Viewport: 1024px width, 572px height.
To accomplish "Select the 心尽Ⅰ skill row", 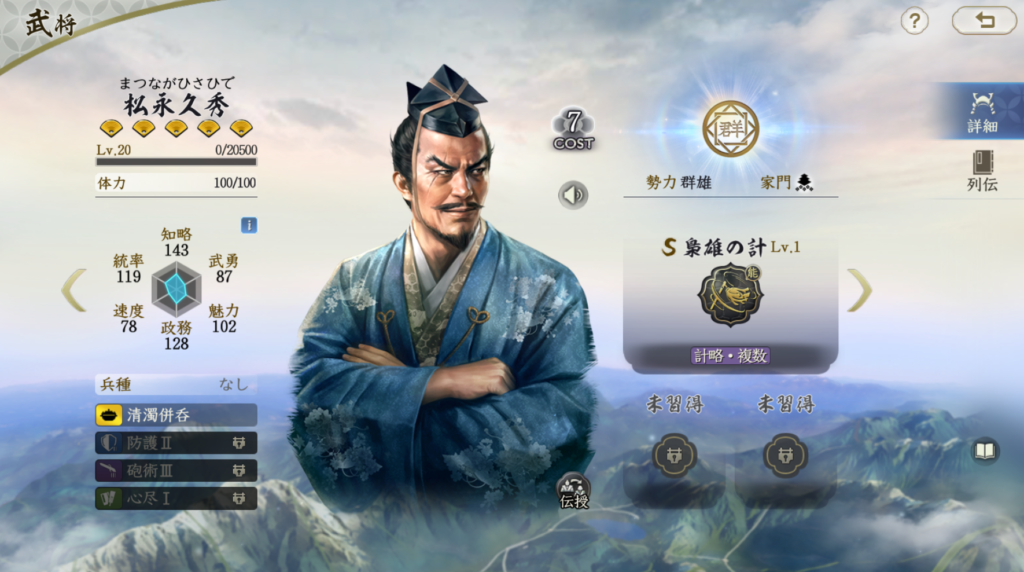I will point(176,498).
